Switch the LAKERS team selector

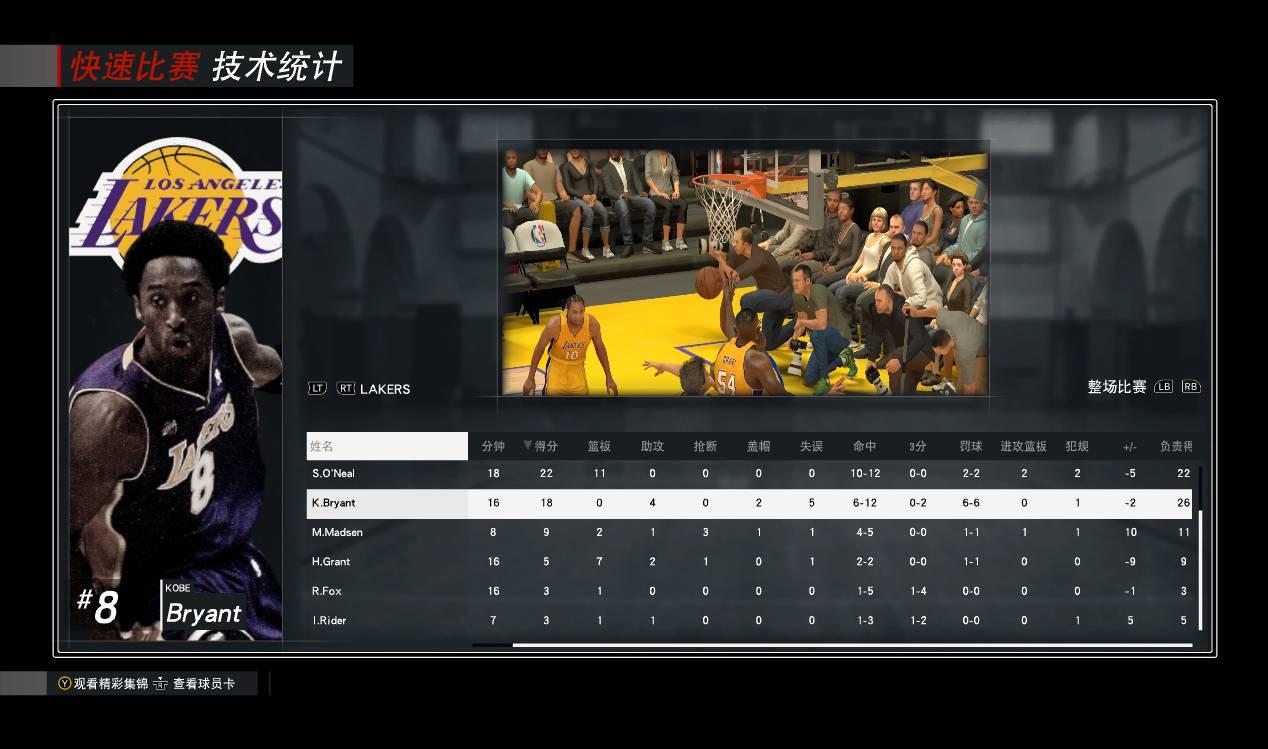[384, 389]
